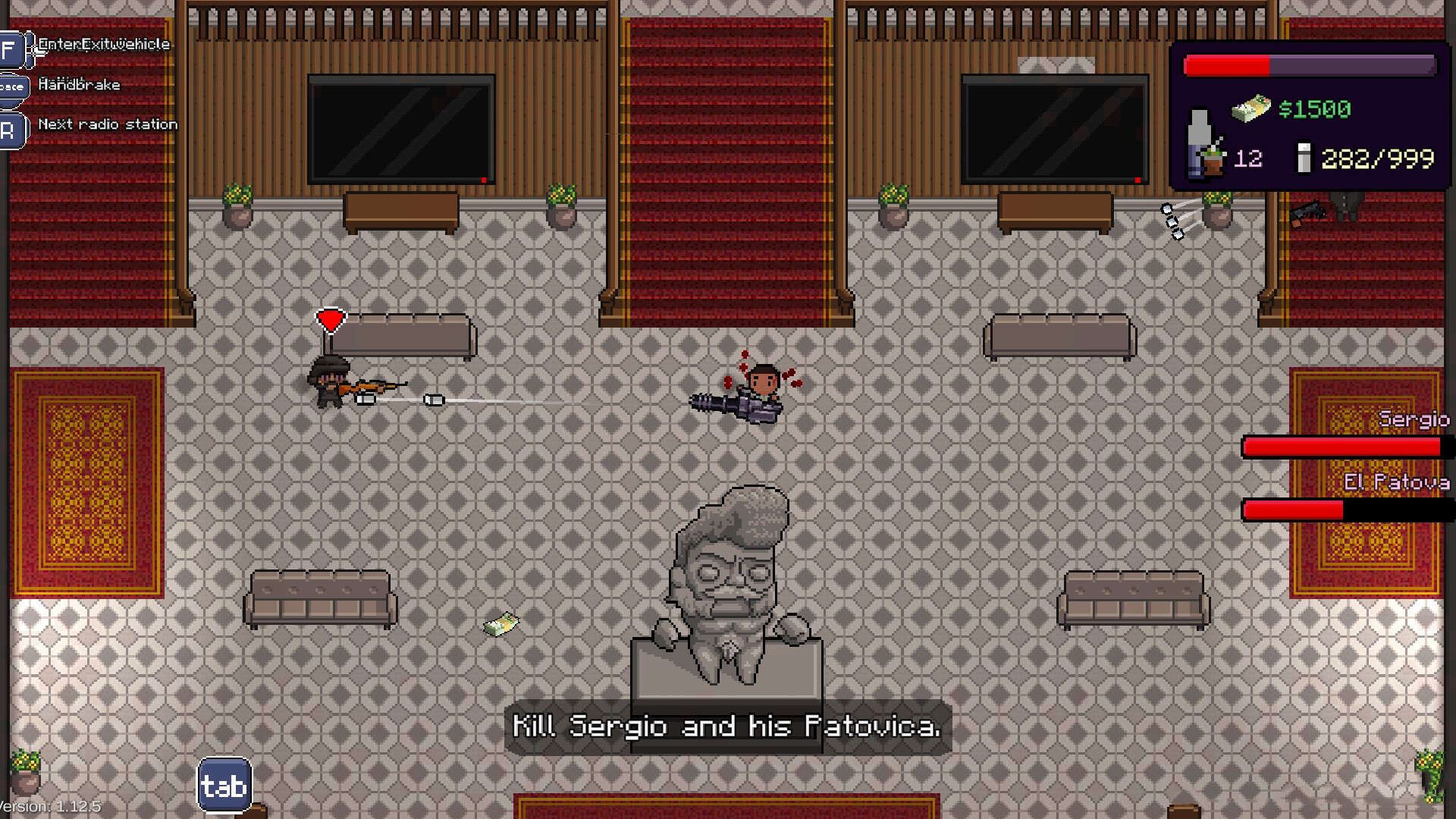Click the F key badge for Enter/Exit Vehicle
Image resolution: width=1456 pixels, height=819 pixels.
(x=10, y=50)
